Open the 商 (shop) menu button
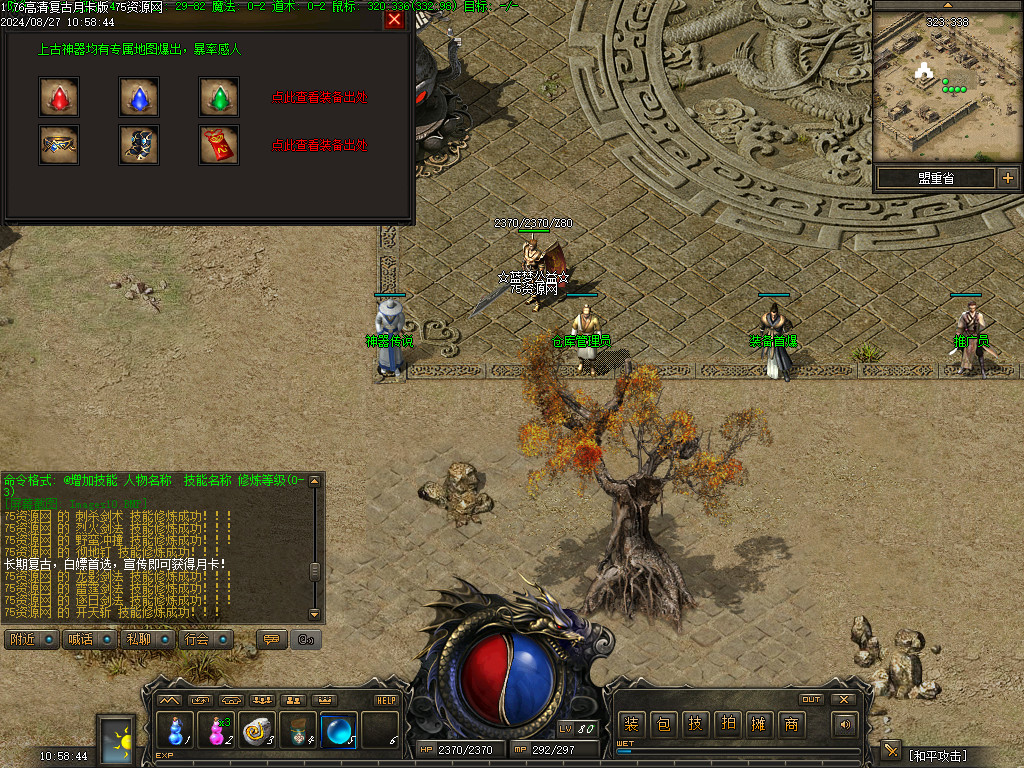The width and height of the screenshot is (1024, 768). 791,725
